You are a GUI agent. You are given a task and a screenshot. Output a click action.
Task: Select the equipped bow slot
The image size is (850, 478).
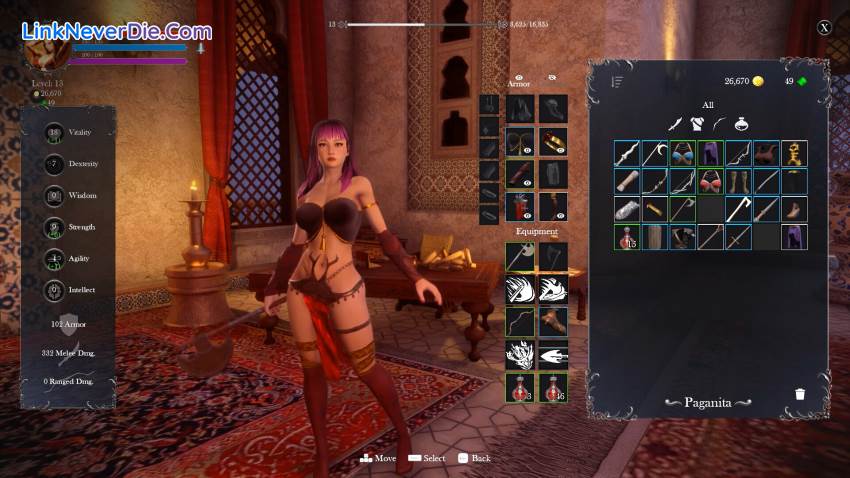[x=520, y=321]
